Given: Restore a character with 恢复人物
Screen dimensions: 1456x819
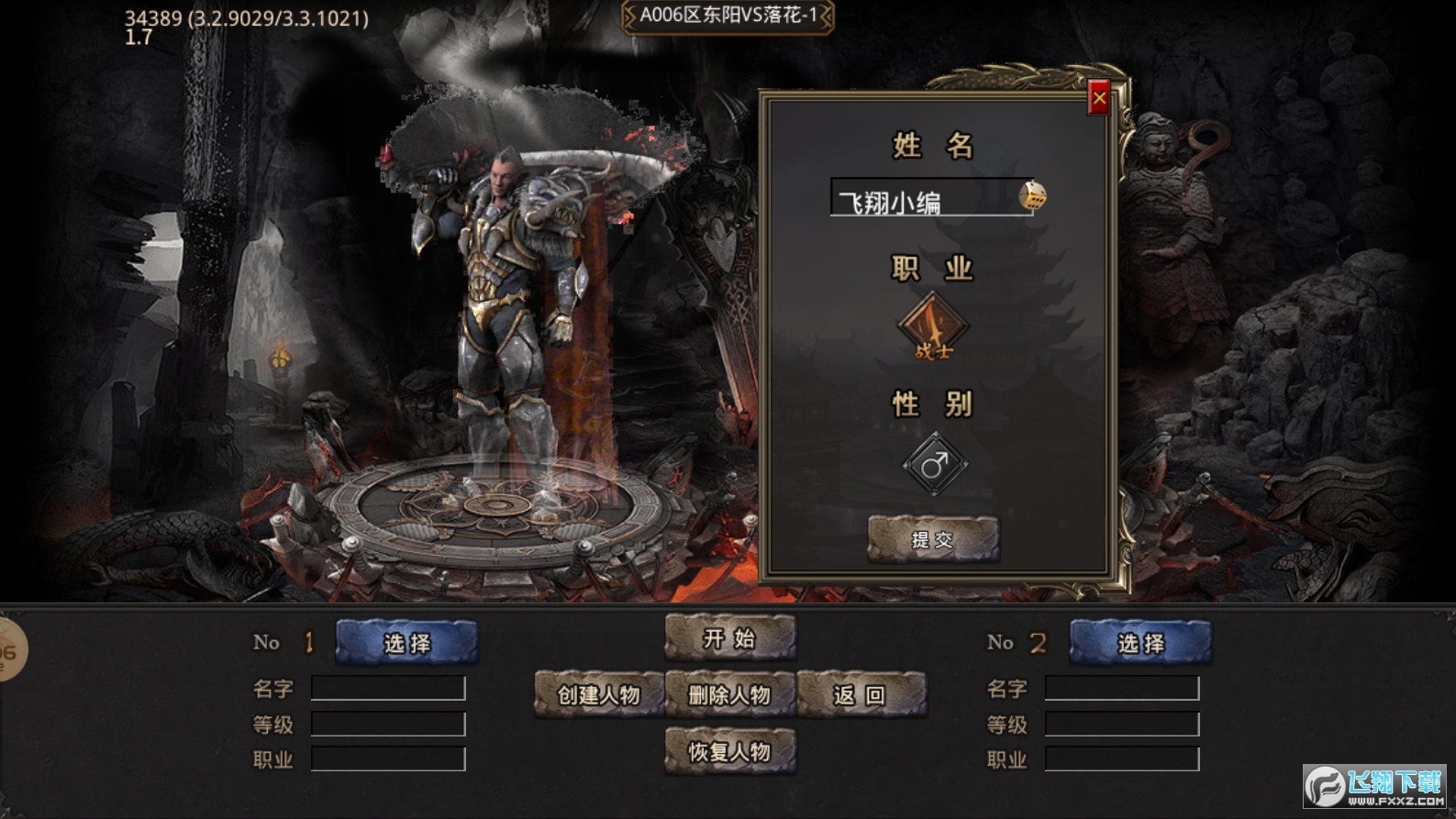Looking at the screenshot, I should pos(729,752).
